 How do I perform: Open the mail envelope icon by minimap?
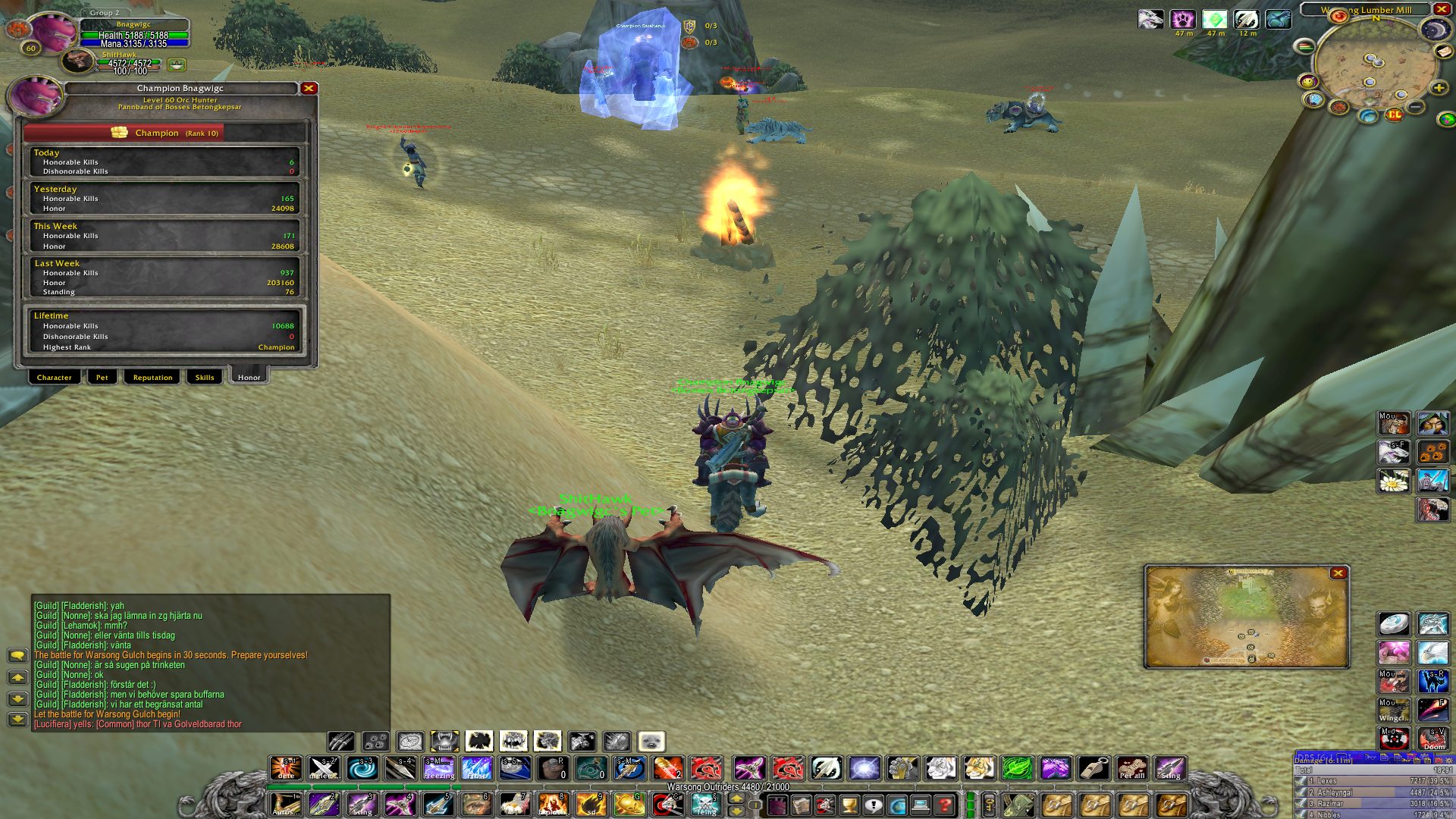tap(1444, 51)
